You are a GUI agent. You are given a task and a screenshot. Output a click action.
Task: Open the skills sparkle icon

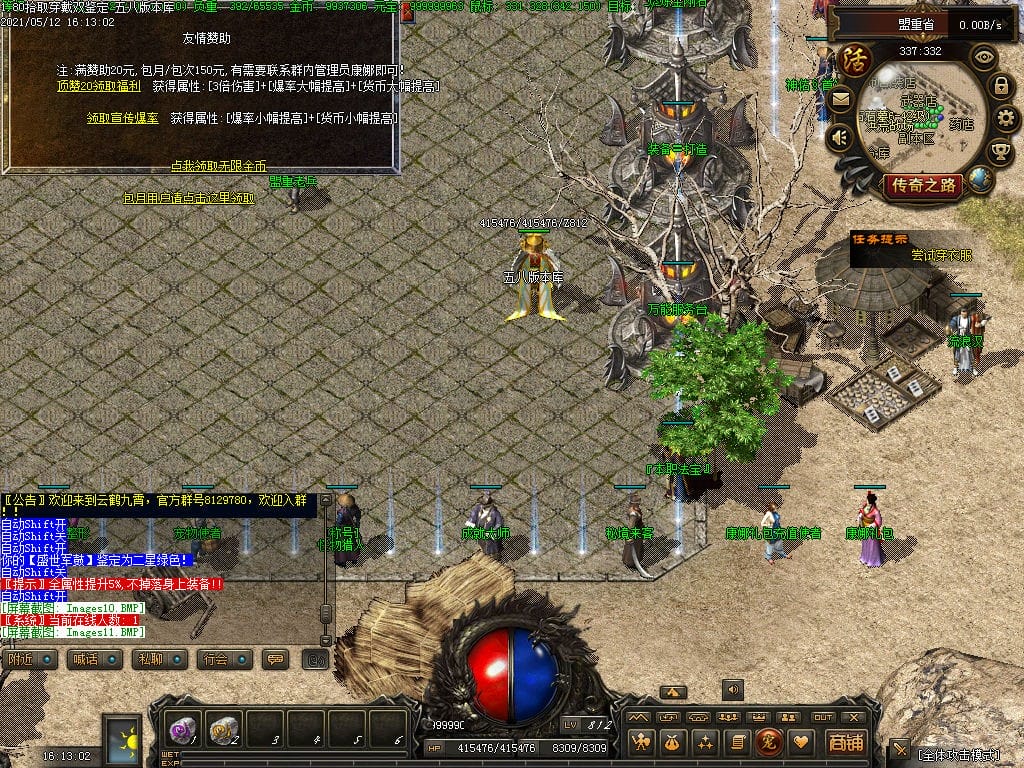click(706, 742)
